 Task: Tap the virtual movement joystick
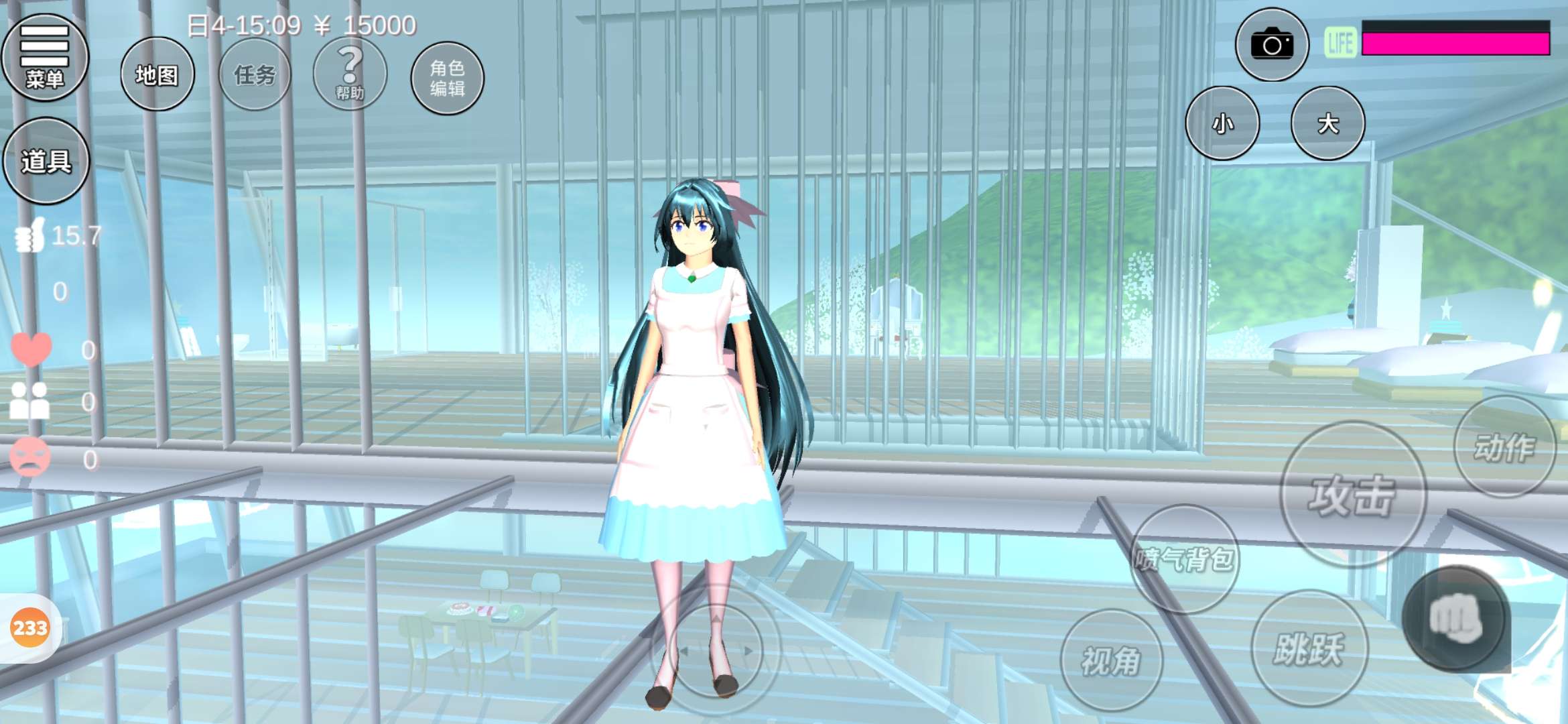716,650
